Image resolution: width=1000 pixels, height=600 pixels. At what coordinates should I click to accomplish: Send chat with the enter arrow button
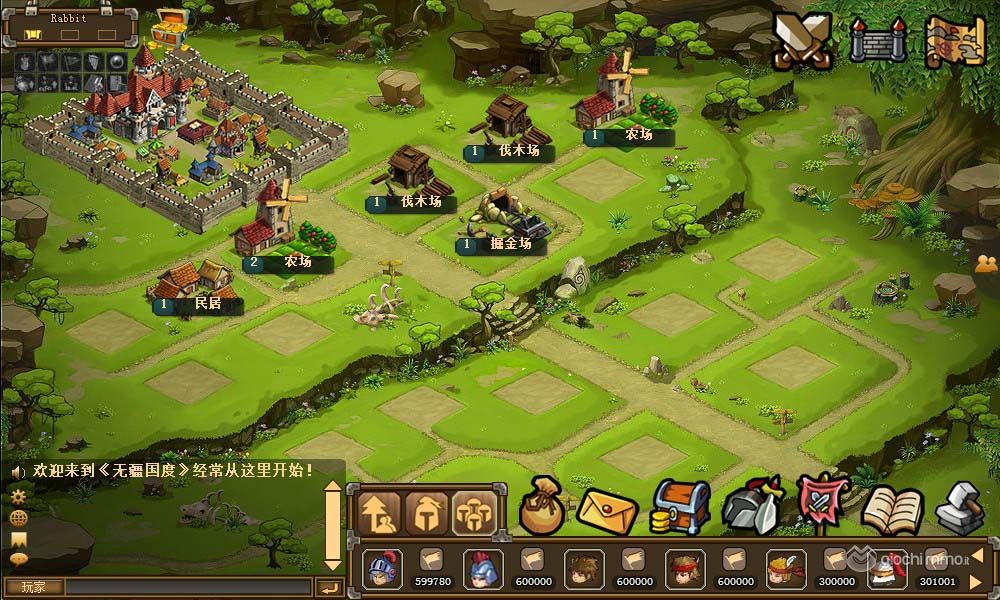click(x=329, y=587)
